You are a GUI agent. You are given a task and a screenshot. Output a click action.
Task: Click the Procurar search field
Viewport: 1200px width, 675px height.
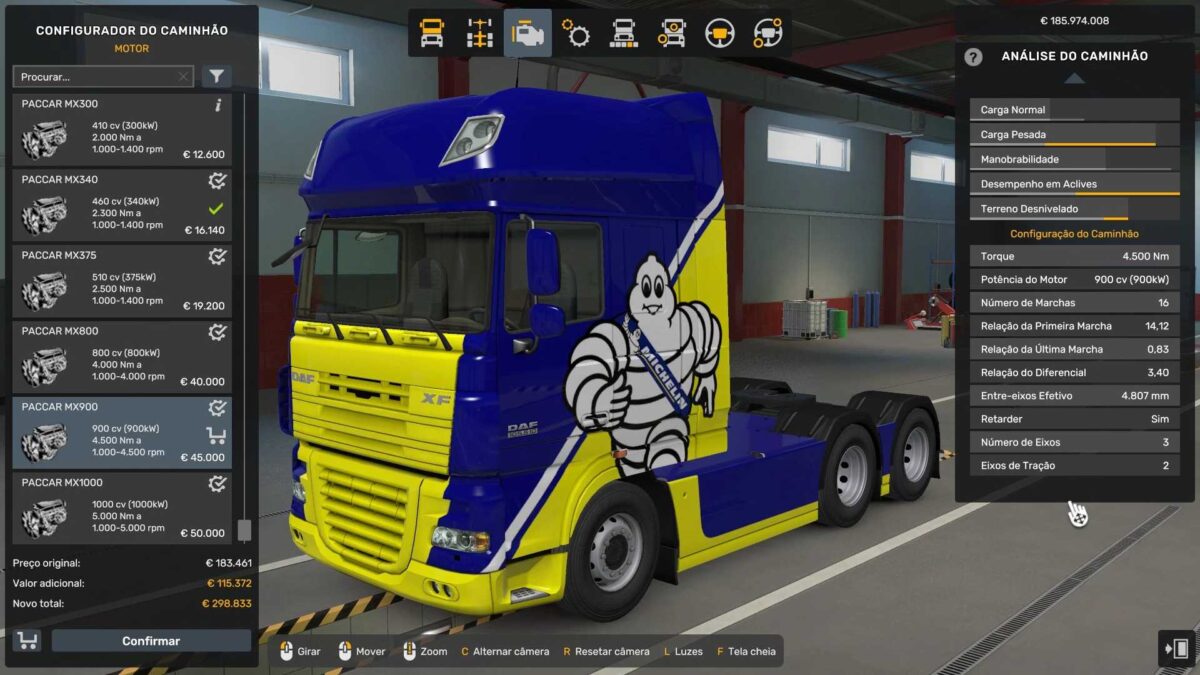[x=95, y=77]
